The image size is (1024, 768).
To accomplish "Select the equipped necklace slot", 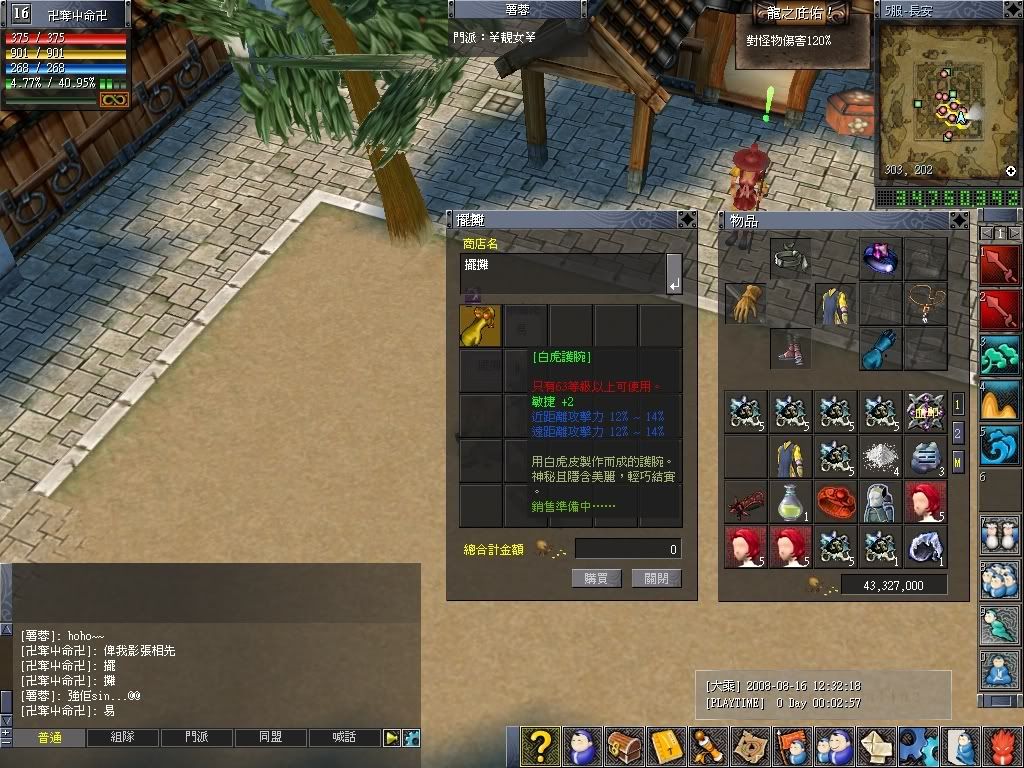I will 926,302.
